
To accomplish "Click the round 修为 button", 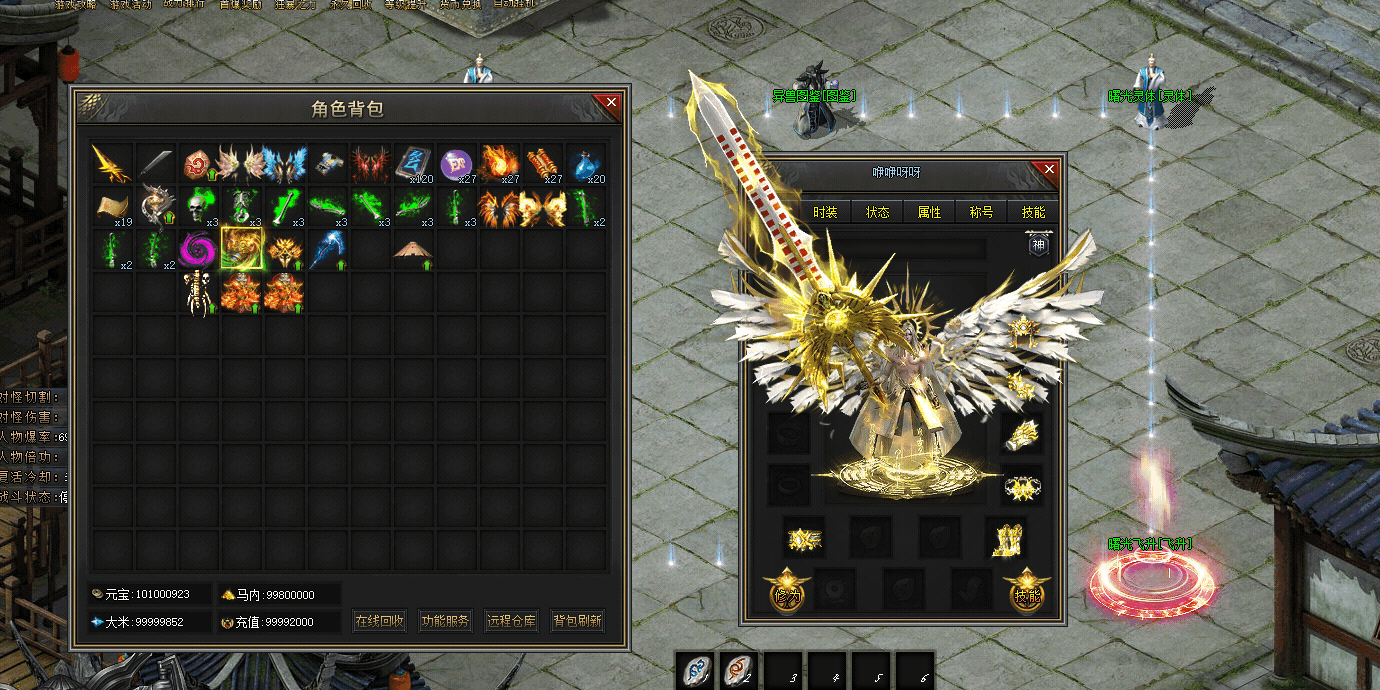I will (785, 590).
